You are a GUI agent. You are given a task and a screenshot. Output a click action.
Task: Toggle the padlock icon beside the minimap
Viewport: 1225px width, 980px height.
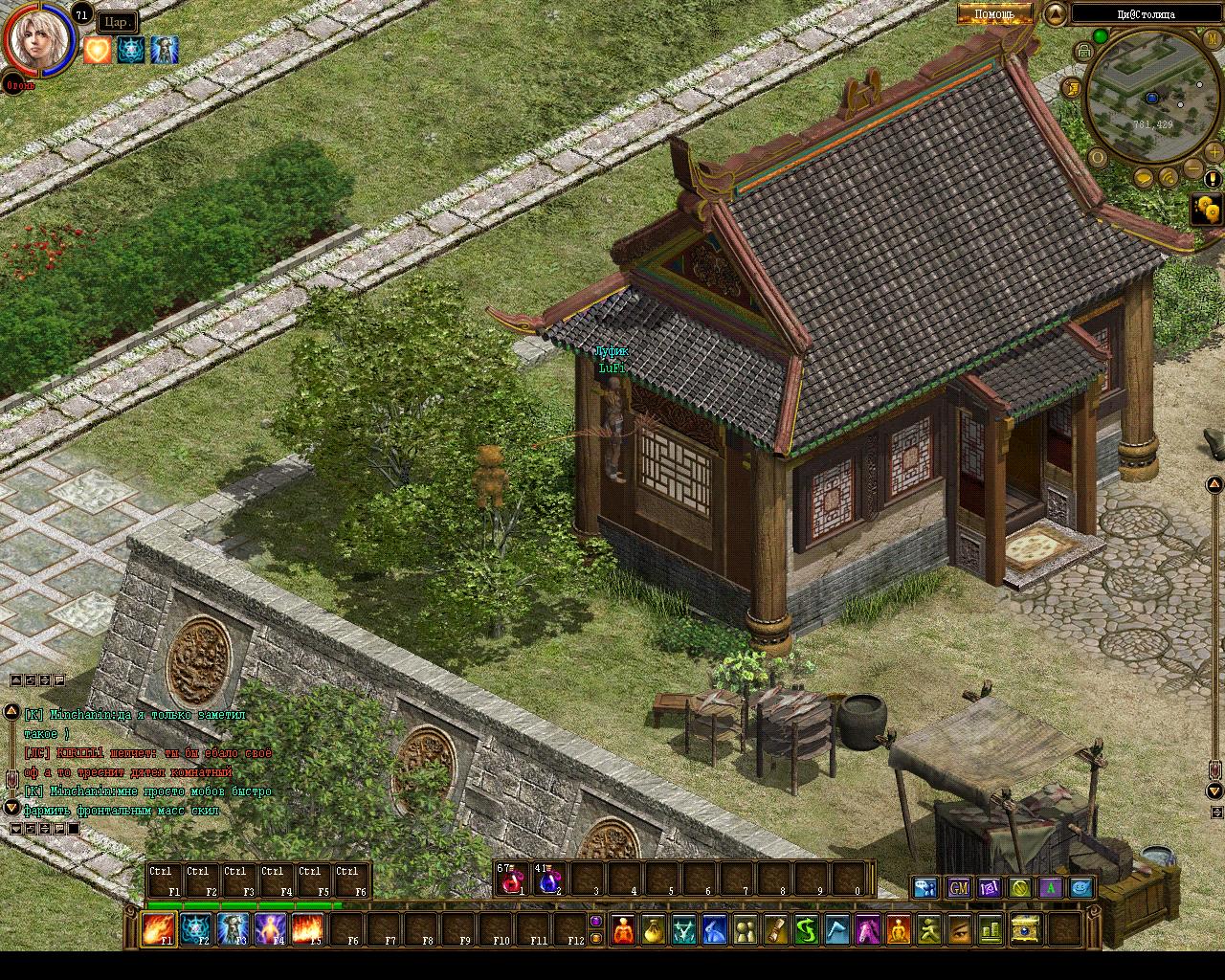click(x=1084, y=51)
